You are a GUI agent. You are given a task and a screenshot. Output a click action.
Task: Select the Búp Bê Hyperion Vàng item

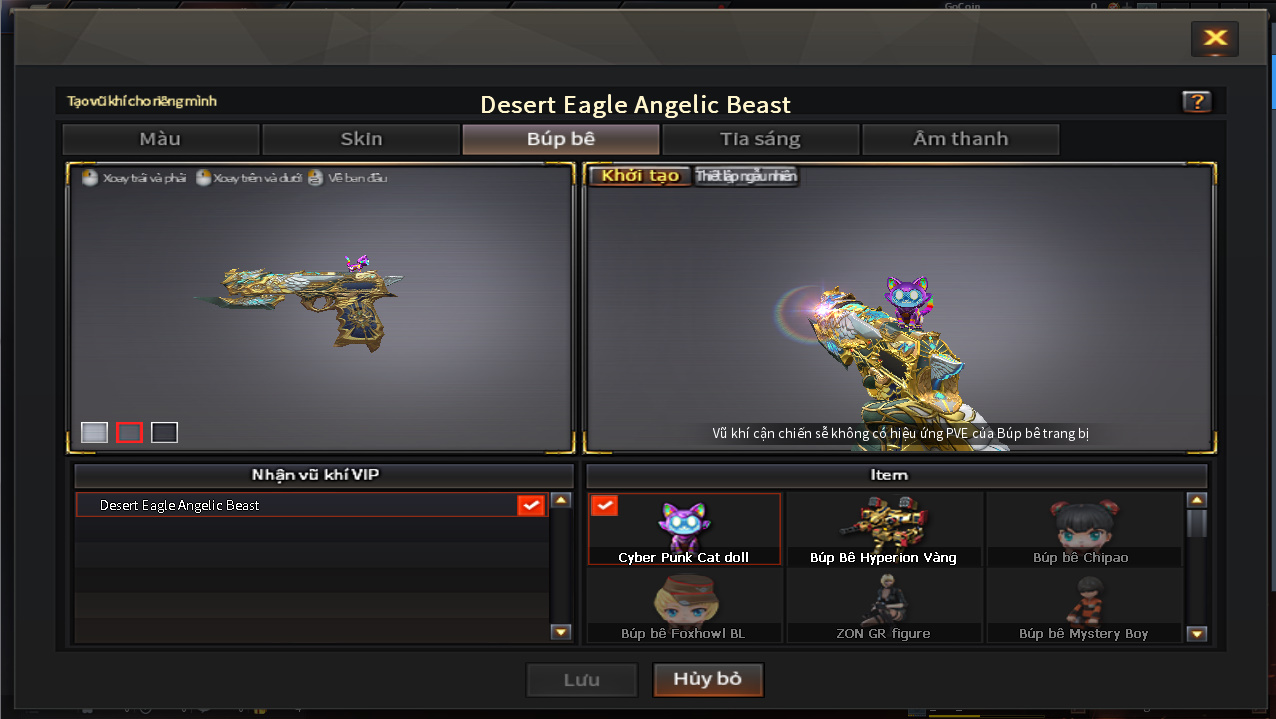click(x=884, y=529)
